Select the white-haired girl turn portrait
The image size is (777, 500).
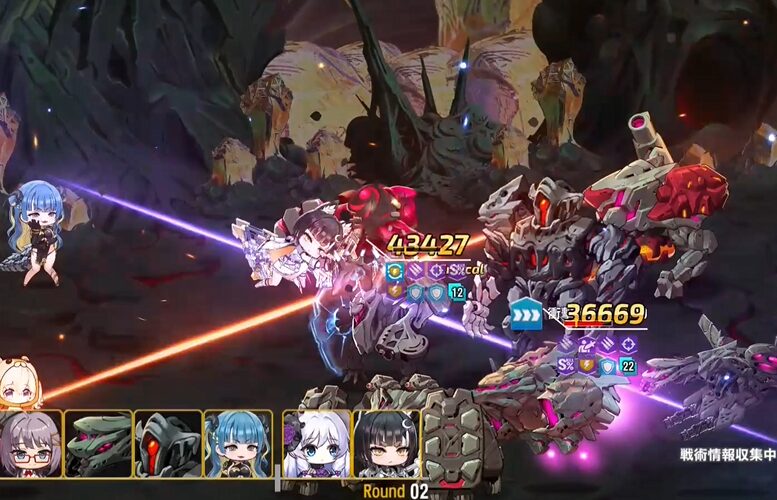tap(316, 444)
